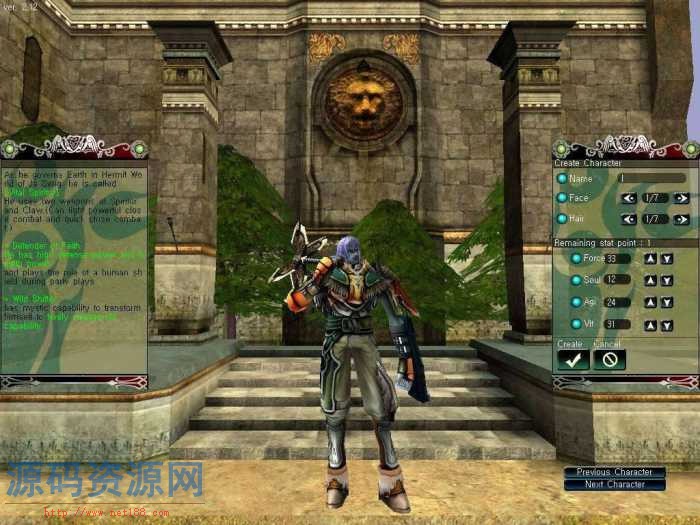Image resolution: width=700 pixels, height=525 pixels.
Task: Decrease the Vit stat
Action: [666, 325]
